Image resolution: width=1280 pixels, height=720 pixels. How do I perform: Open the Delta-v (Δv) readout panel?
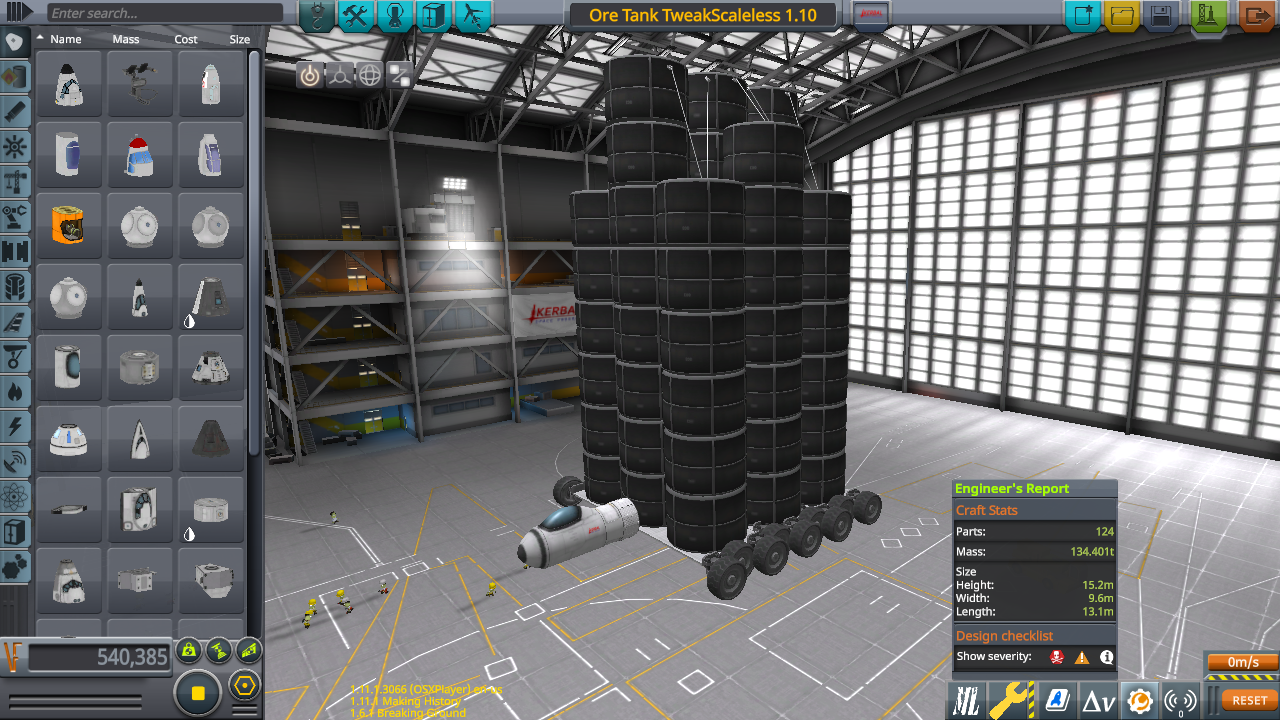[1101, 699]
